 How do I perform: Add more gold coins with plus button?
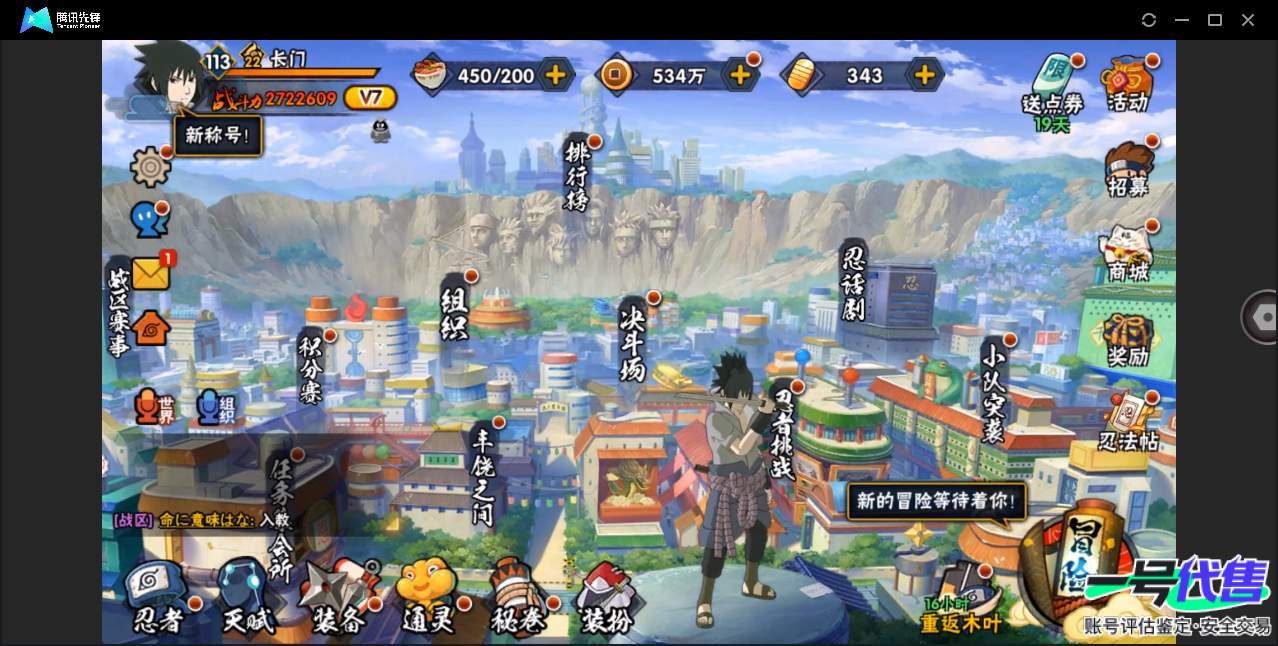tap(740, 75)
